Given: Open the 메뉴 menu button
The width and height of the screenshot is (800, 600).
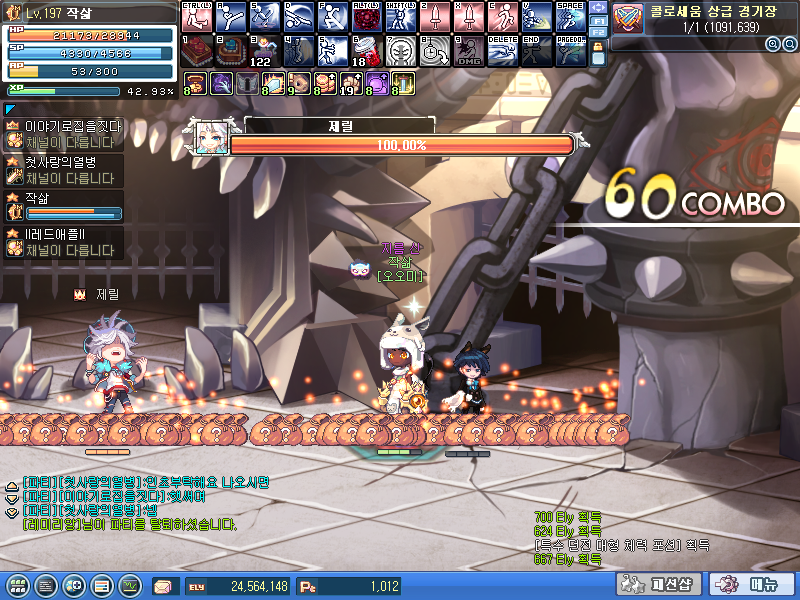Looking at the screenshot, I should tap(752, 585).
